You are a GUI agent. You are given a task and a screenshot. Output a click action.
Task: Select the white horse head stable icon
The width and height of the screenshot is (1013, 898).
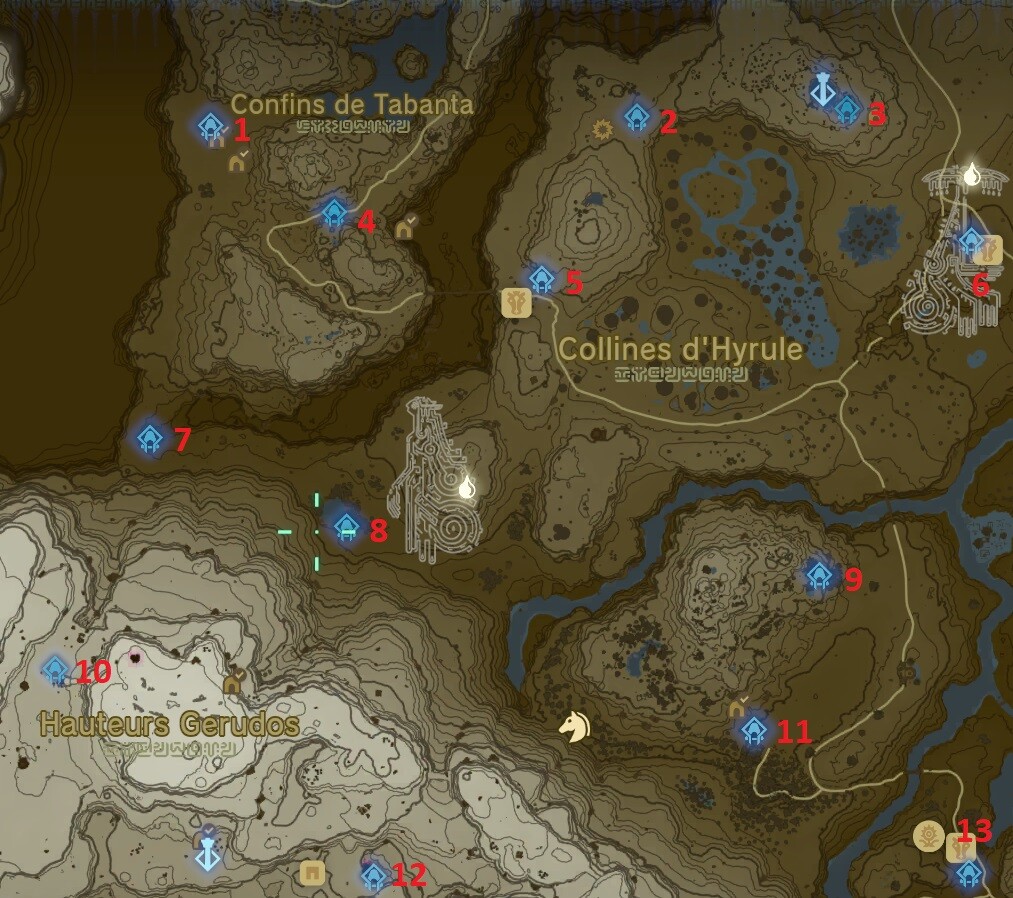click(574, 727)
